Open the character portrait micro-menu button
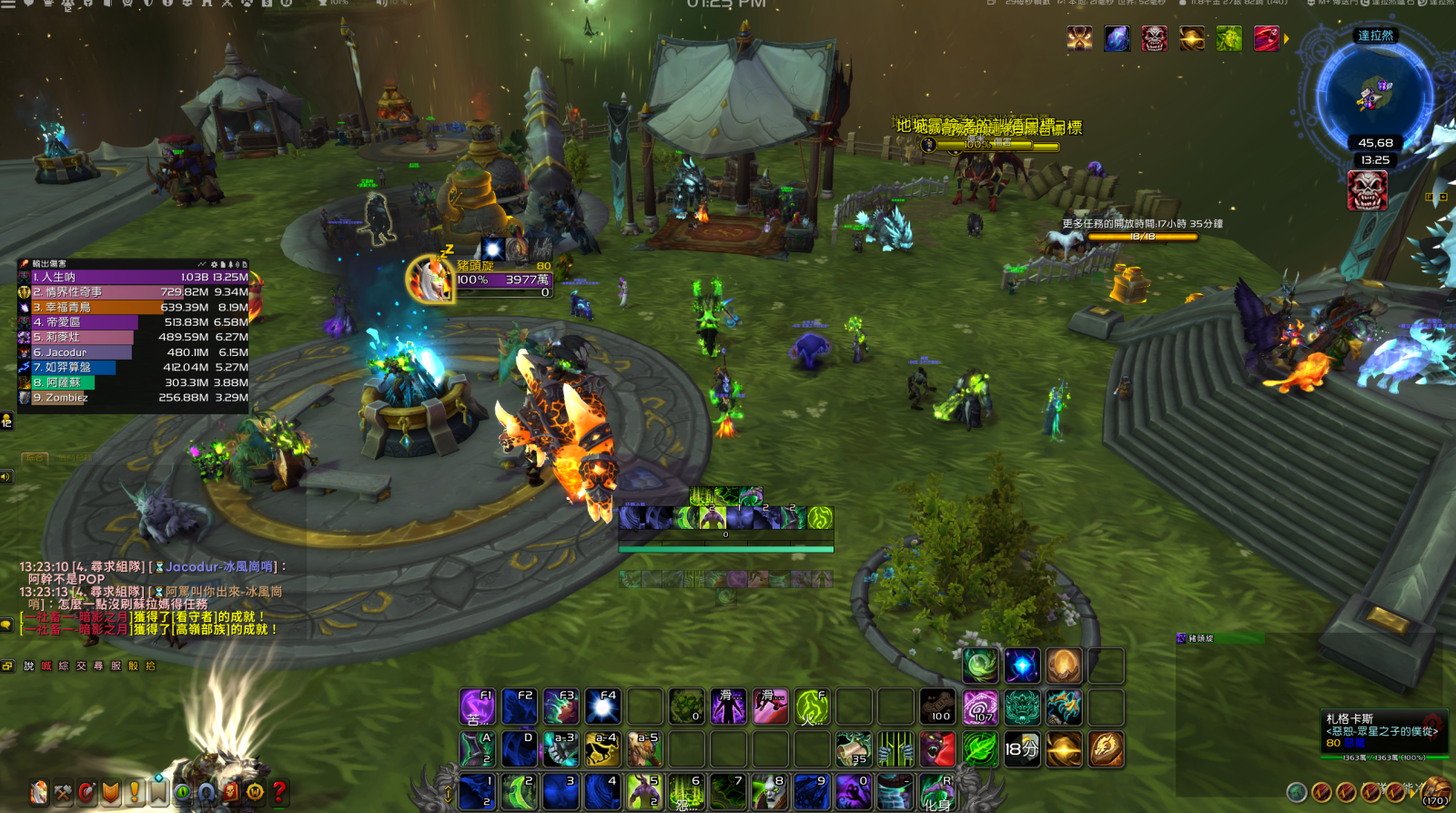Viewport: 1456px width, 813px height. [39, 792]
